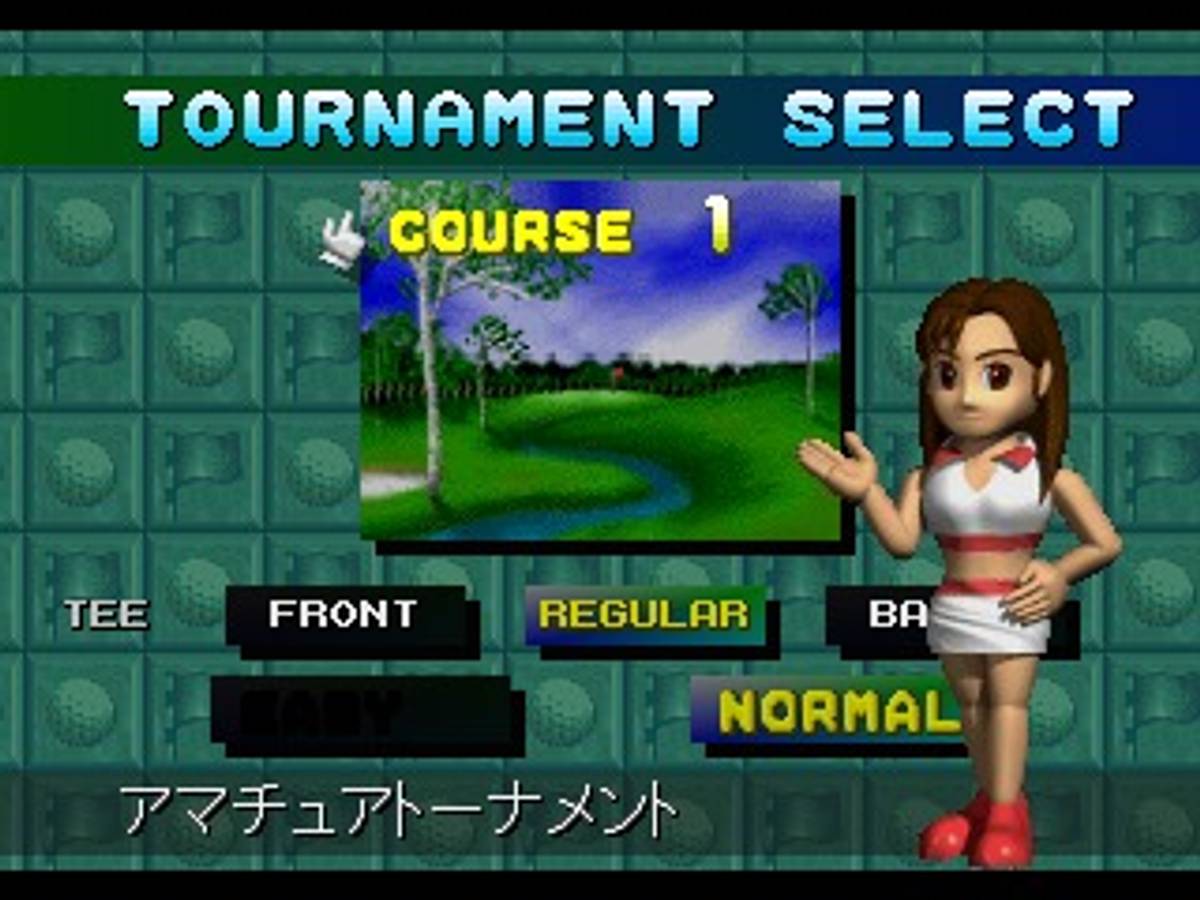
Task: Select the Course 1 preview thumbnail
Action: 600,360
